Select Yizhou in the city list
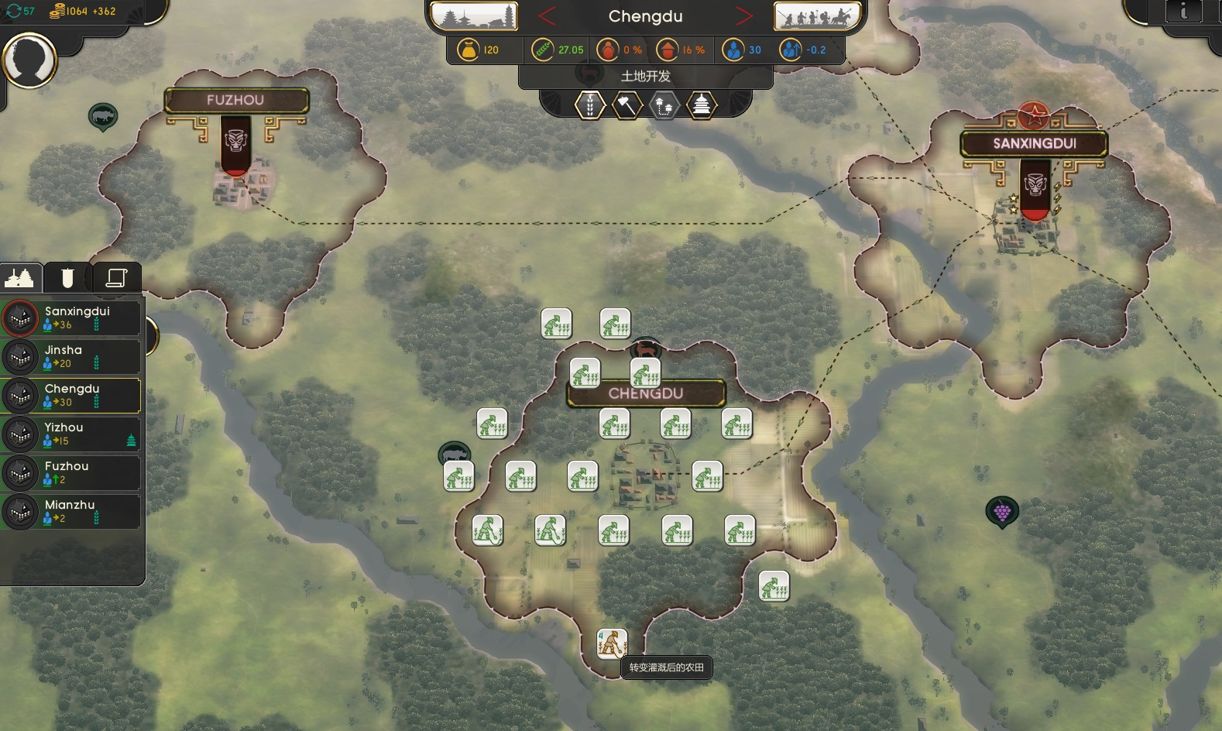 pyautogui.click(x=72, y=434)
